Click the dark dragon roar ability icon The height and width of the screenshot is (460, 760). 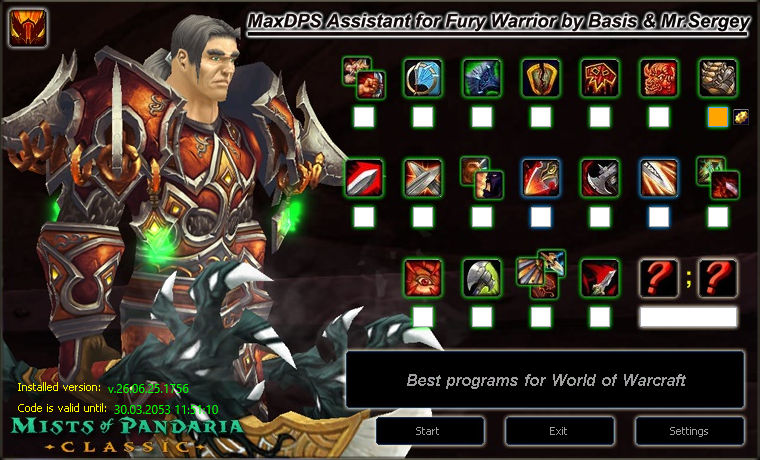(482, 78)
